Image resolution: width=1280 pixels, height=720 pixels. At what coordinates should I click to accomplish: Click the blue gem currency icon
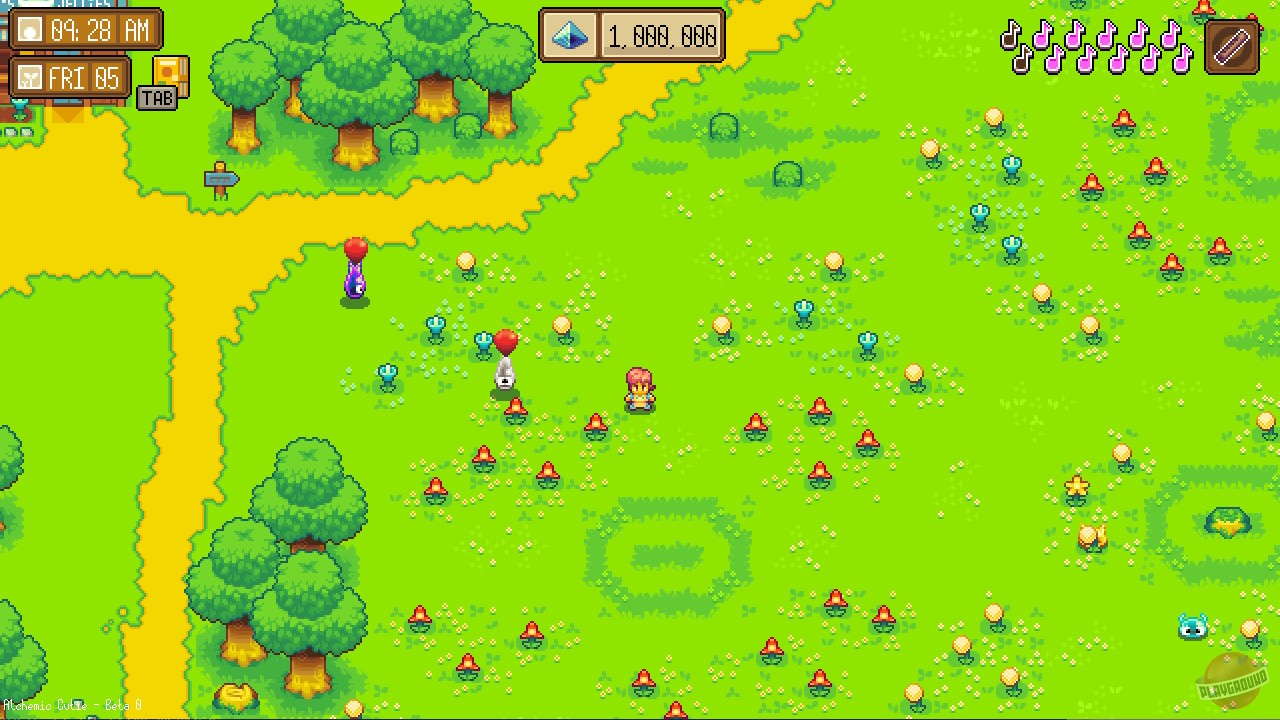(571, 36)
